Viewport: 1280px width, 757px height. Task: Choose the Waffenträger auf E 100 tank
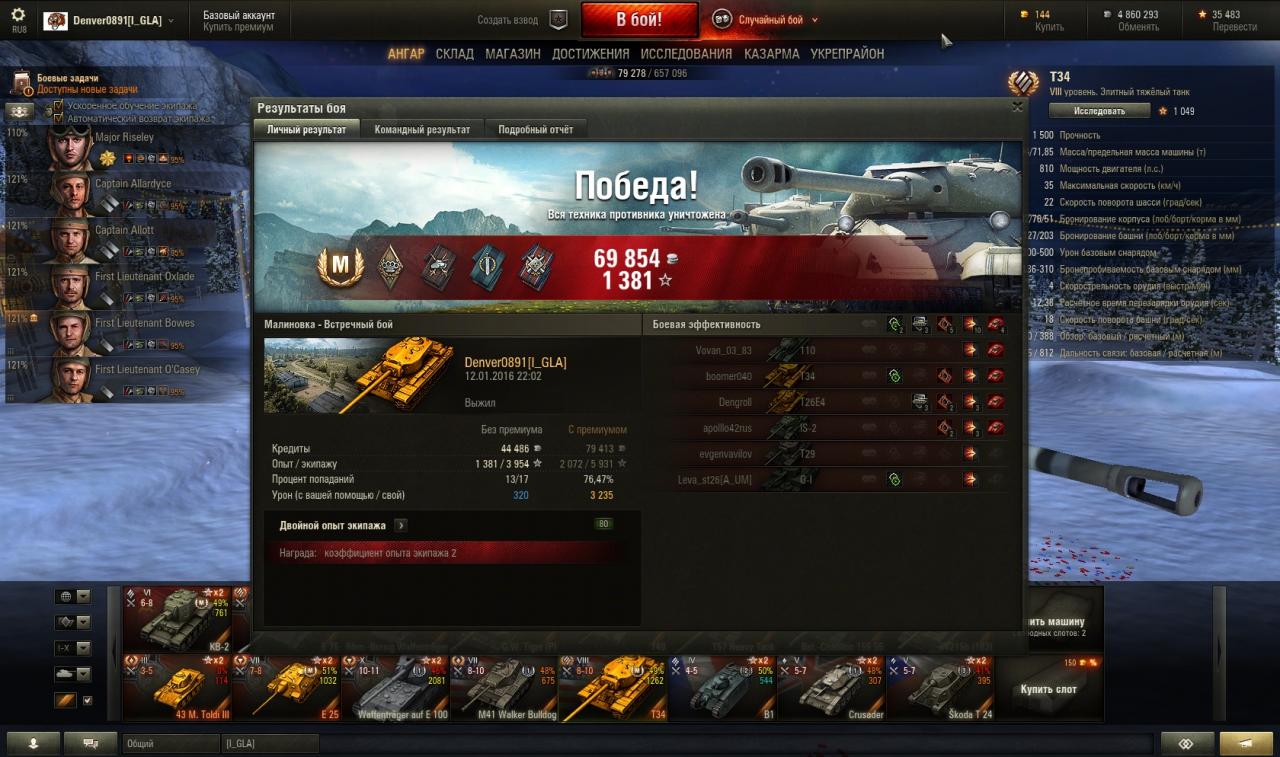pyautogui.click(x=395, y=688)
